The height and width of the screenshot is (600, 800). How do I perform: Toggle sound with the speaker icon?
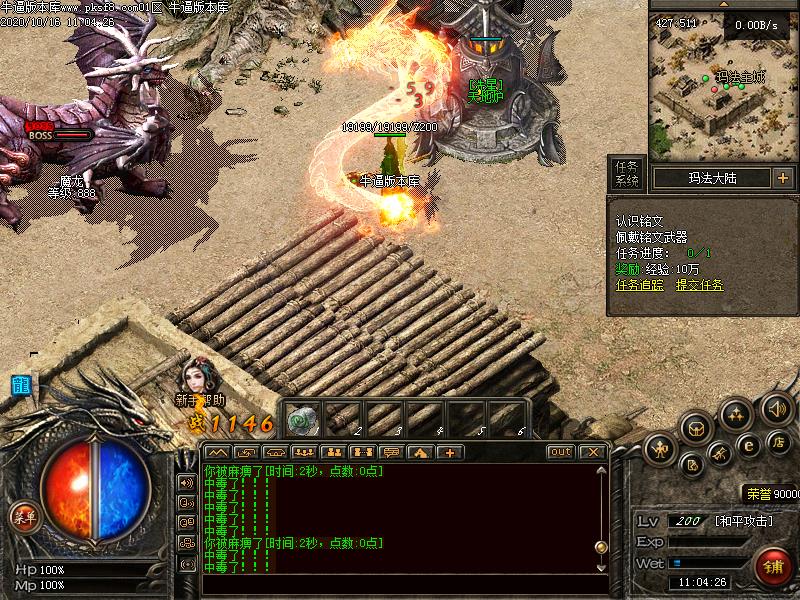[x=777, y=408]
